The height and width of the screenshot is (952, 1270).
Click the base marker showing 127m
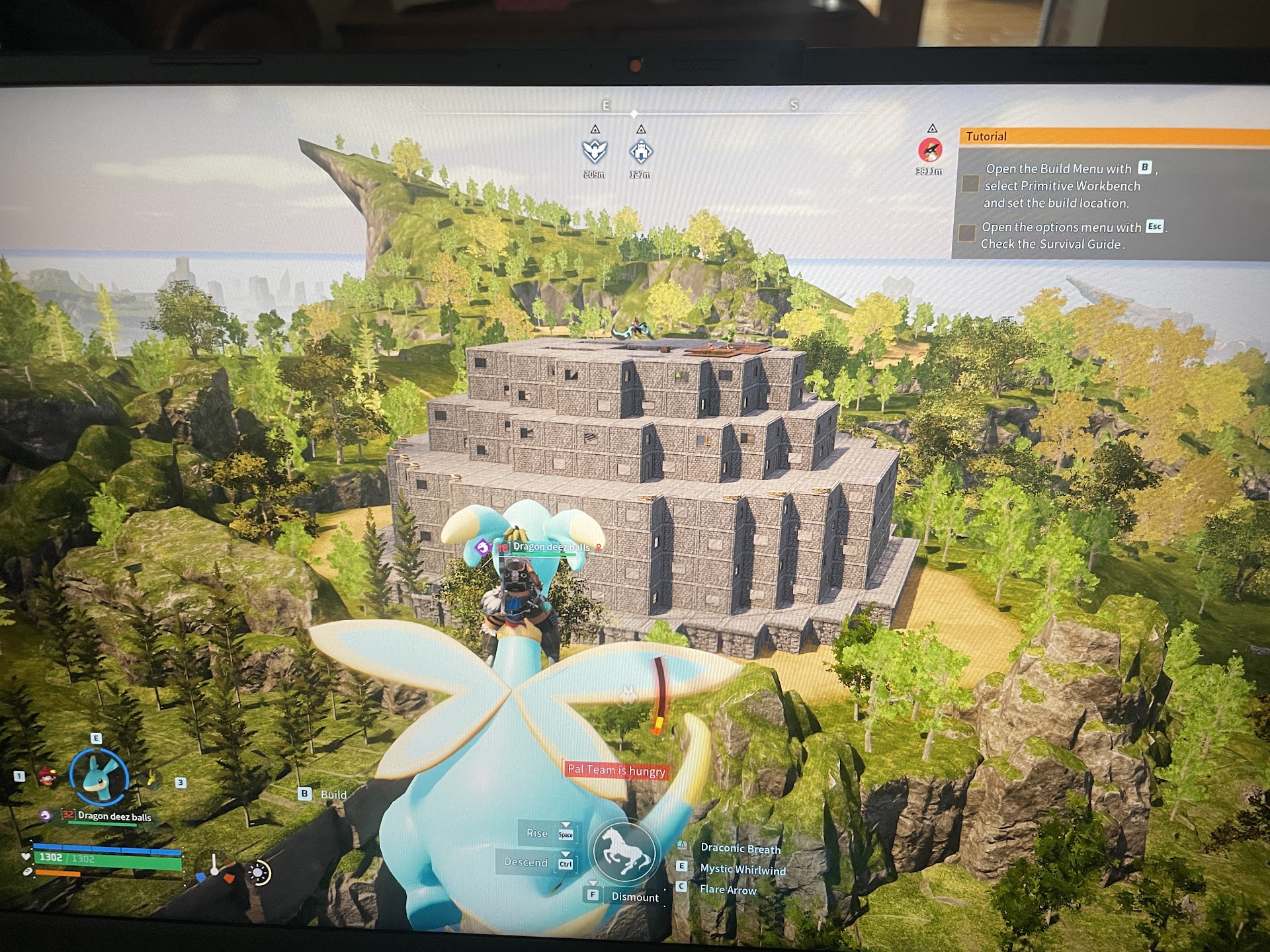(640, 153)
